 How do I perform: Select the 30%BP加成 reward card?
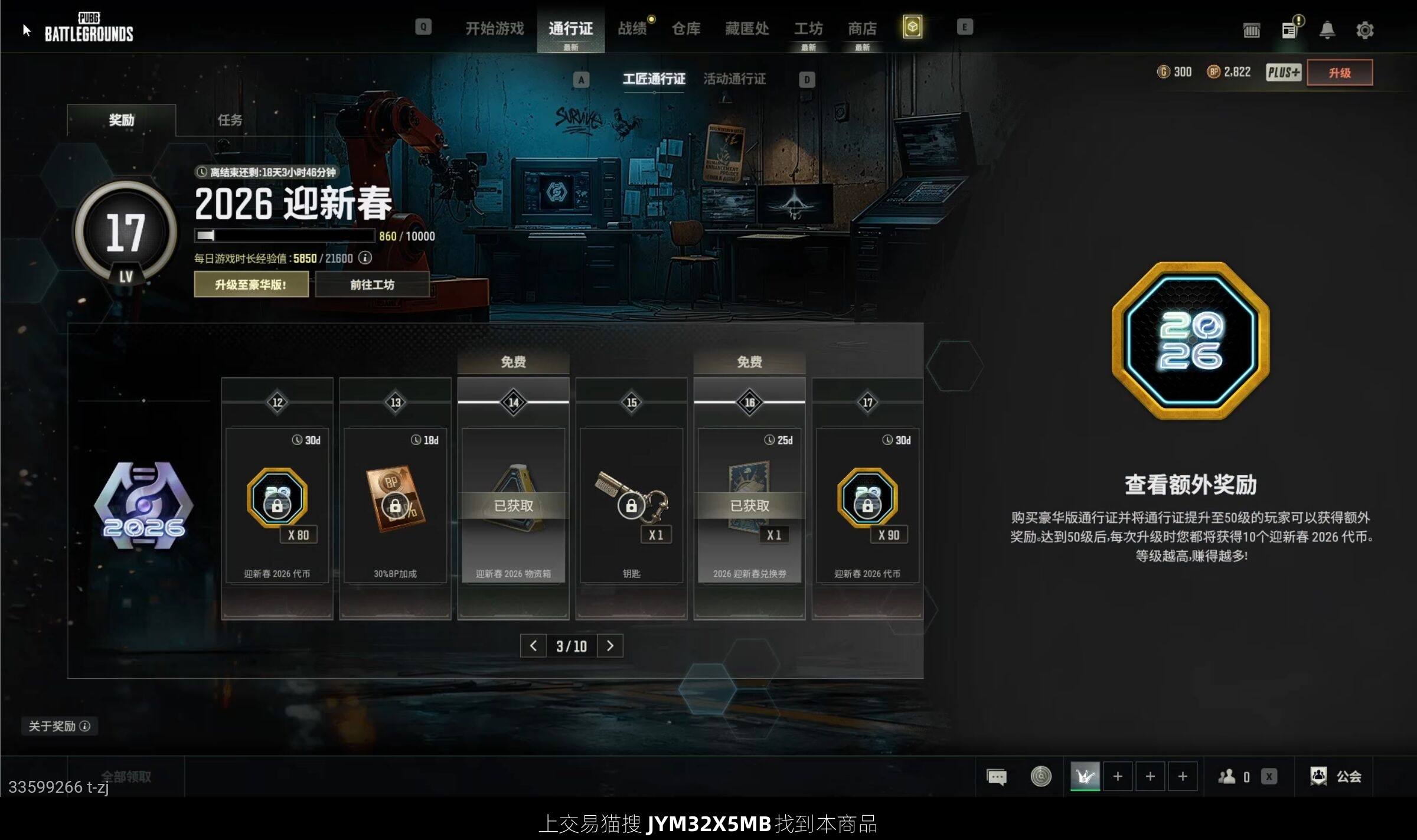coord(395,505)
